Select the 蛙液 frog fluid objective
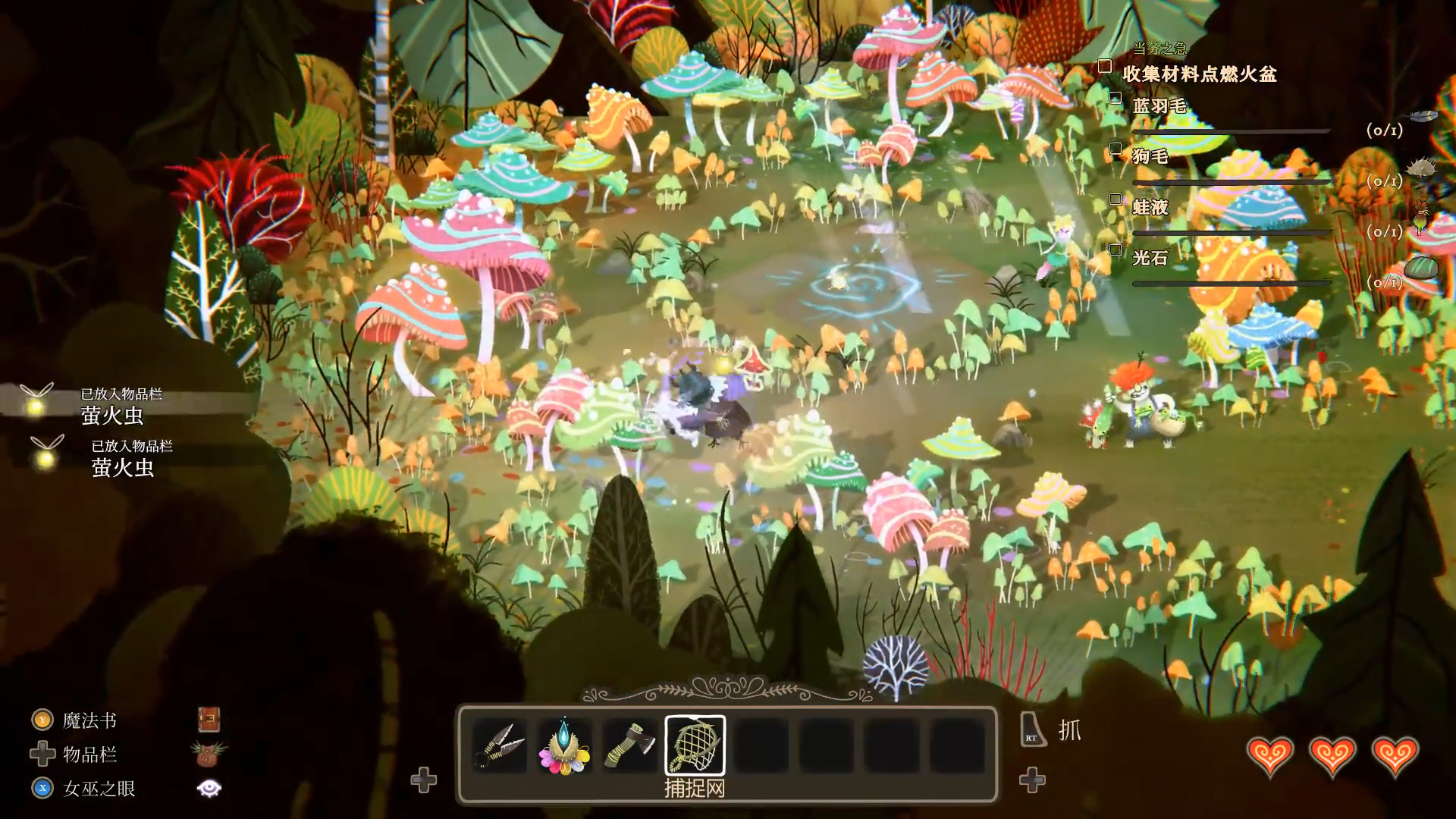This screenshot has width=1456, height=819. tap(1150, 207)
